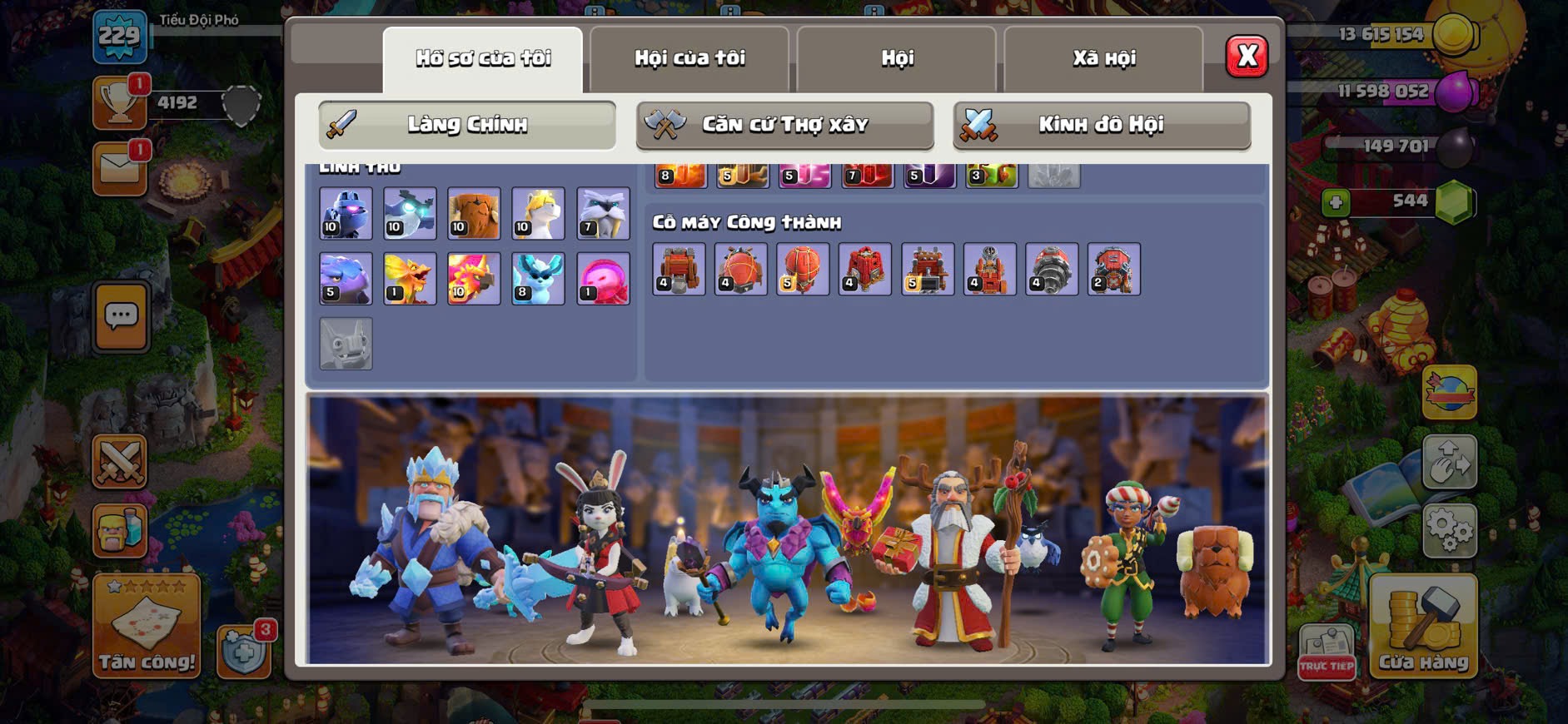
Task: Open the crossed swords button in sidebar
Action: coord(120,462)
